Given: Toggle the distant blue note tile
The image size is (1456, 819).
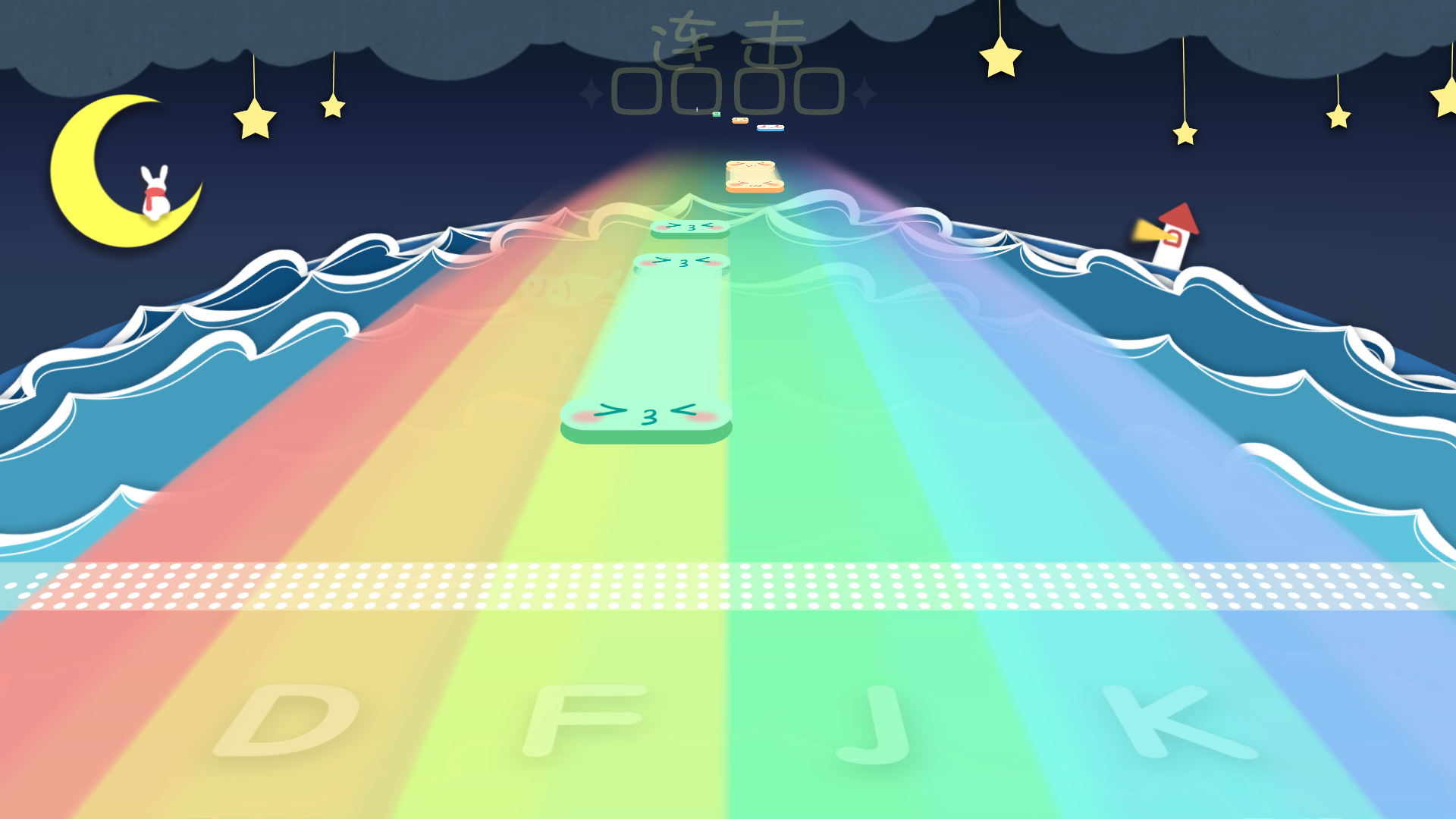Looking at the screenshot, I should [770, 127].
